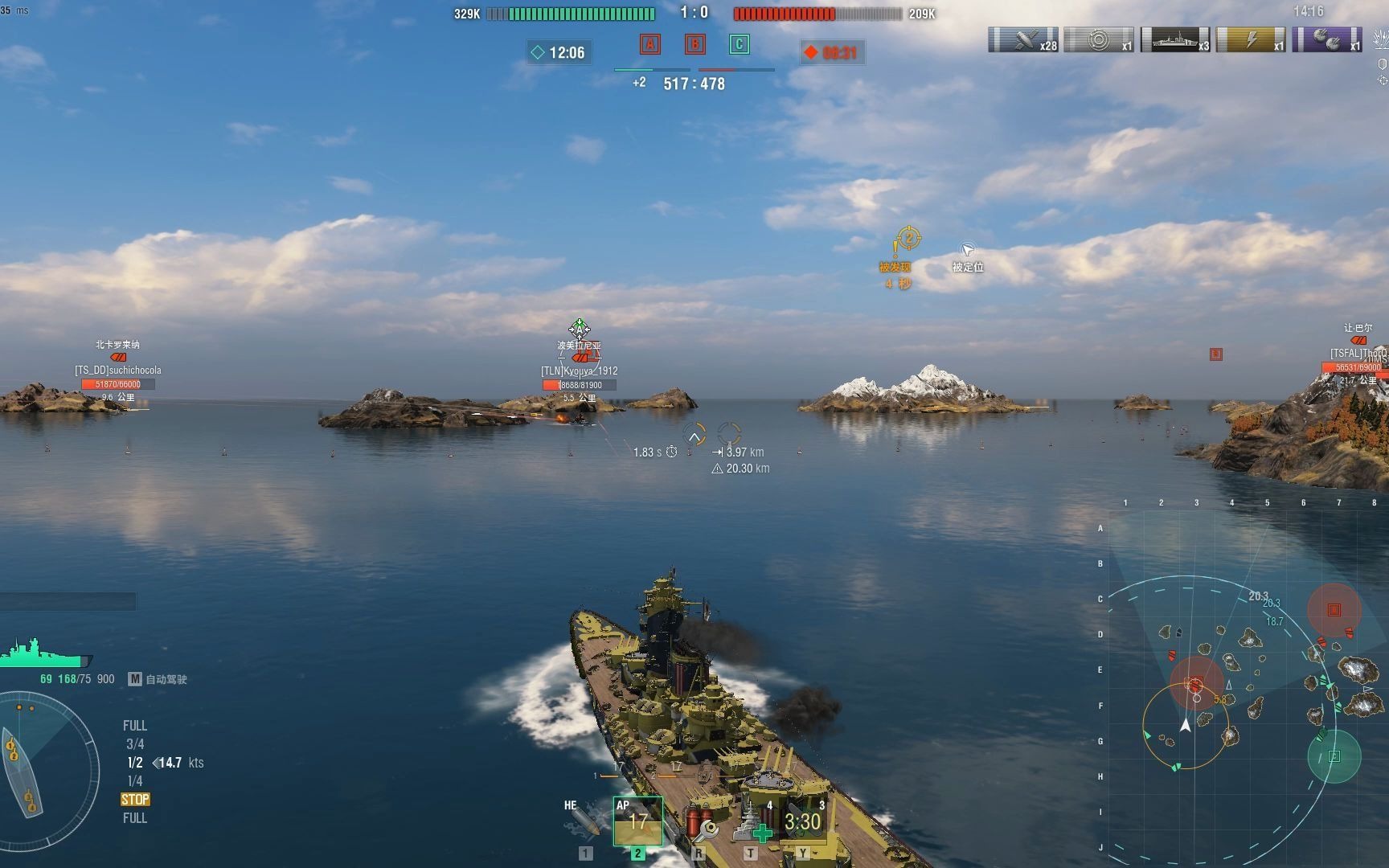
Task: Click the purple twin-shell ribbon
Action: coord(1326,39)
